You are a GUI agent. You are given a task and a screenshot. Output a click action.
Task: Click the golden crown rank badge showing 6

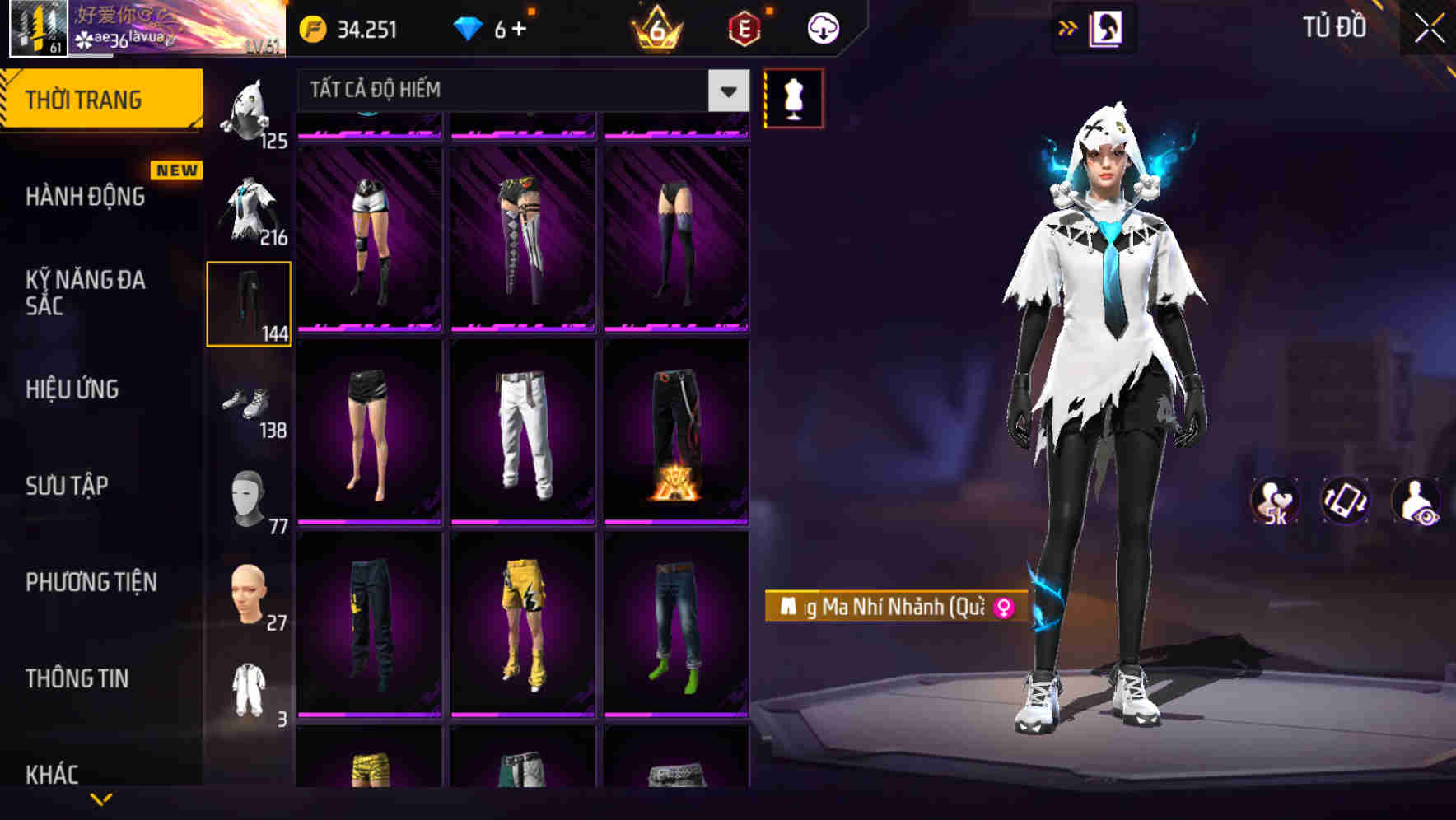coord(653,27)
